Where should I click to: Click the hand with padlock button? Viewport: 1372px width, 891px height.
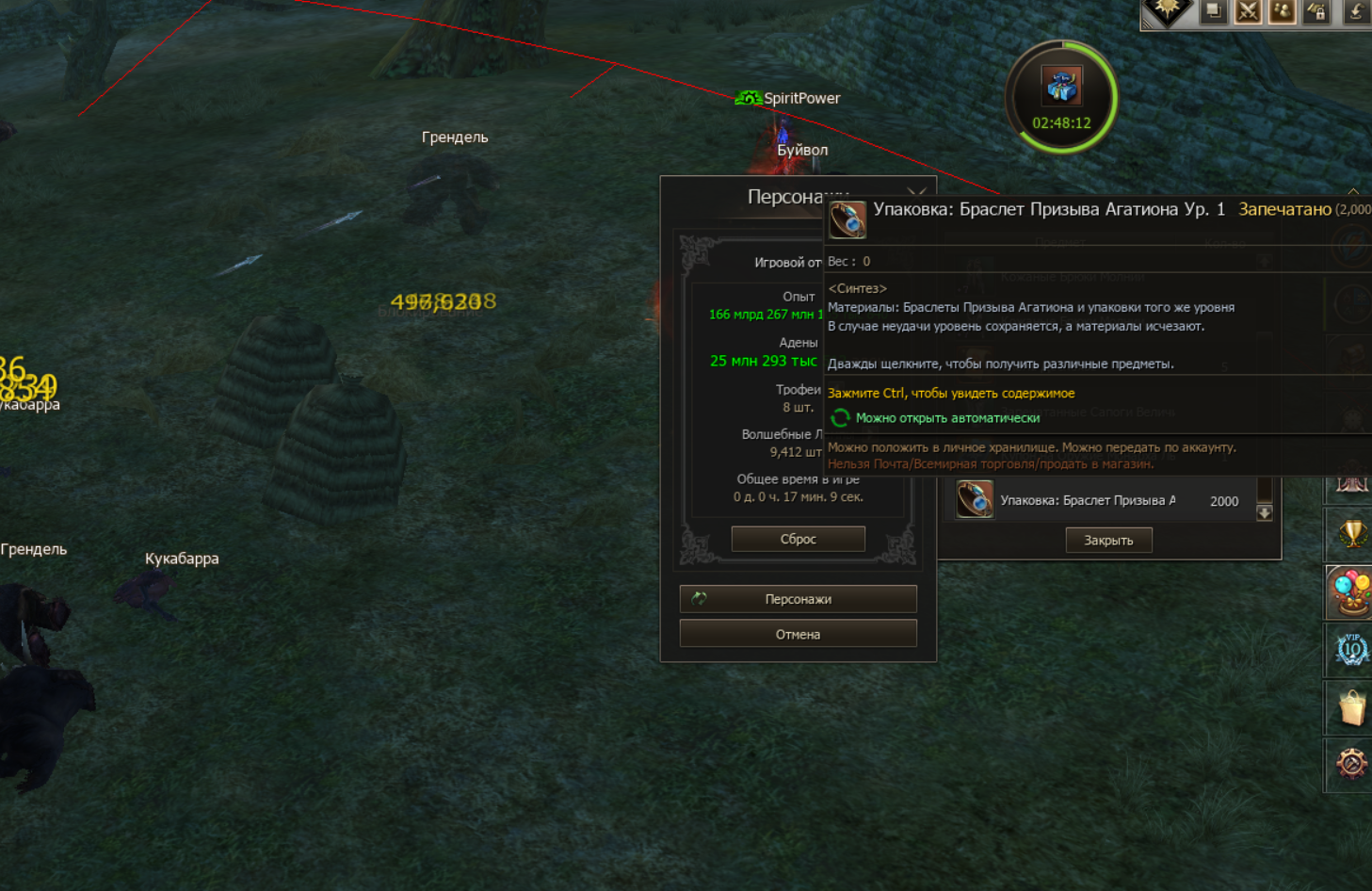pos(1316,11)
